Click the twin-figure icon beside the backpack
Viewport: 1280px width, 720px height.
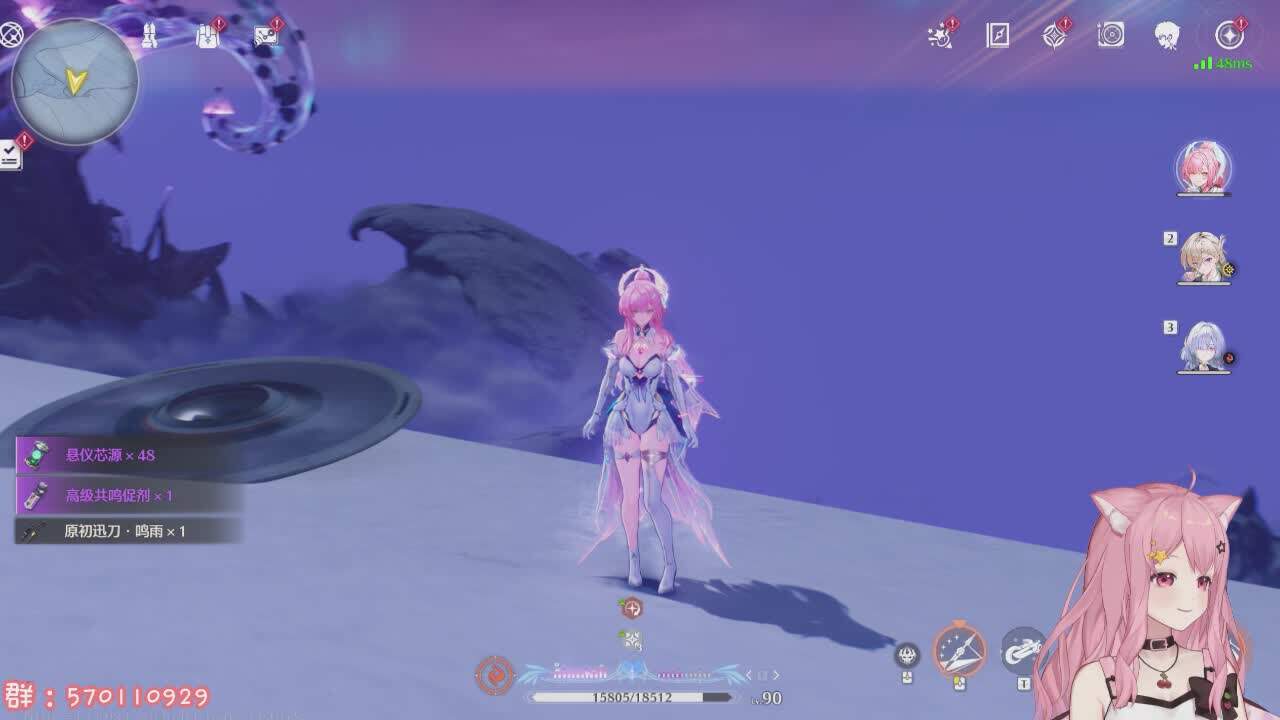tap(148, 36)
